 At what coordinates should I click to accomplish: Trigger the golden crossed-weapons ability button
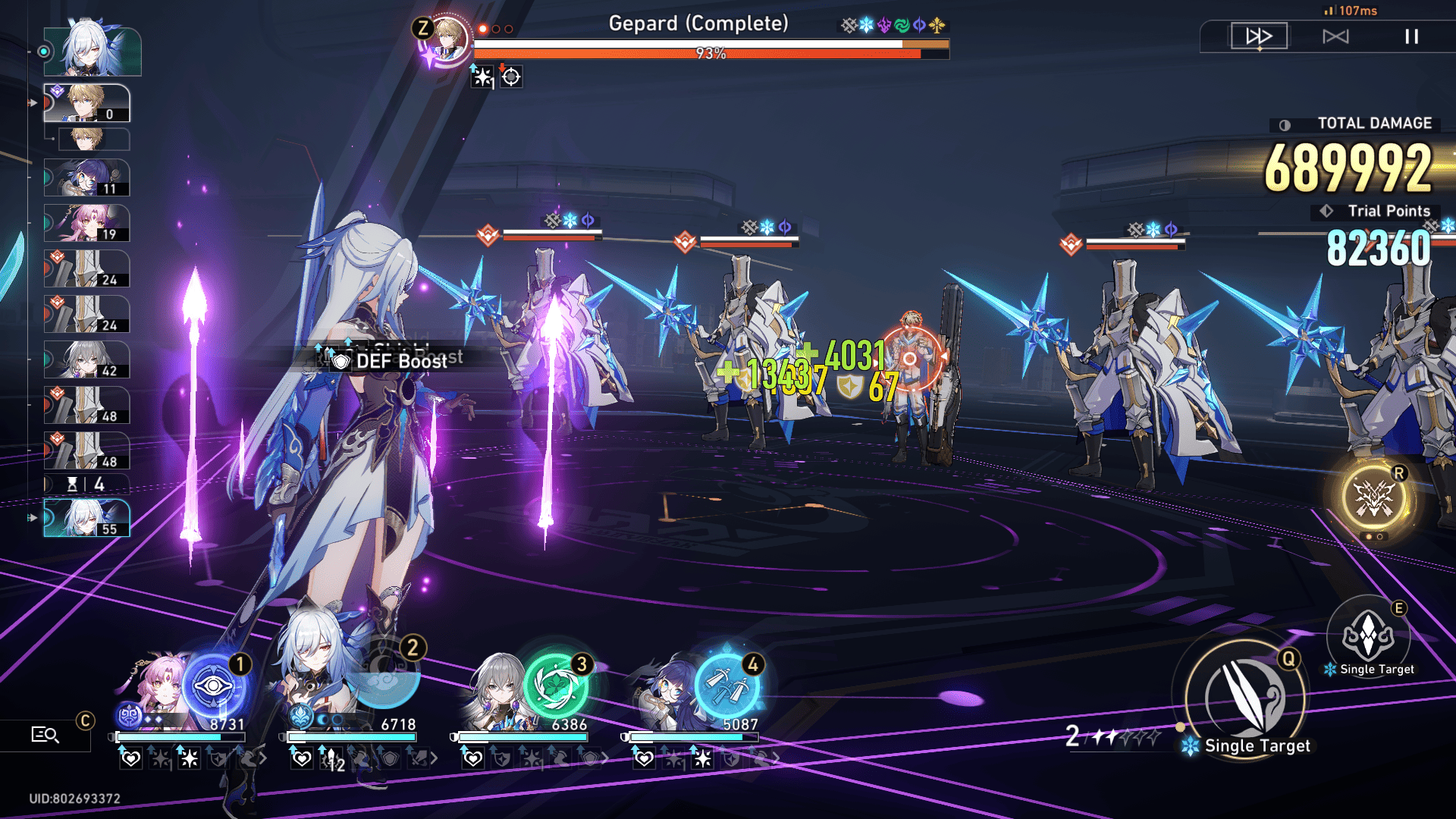tap(1374, 498)
